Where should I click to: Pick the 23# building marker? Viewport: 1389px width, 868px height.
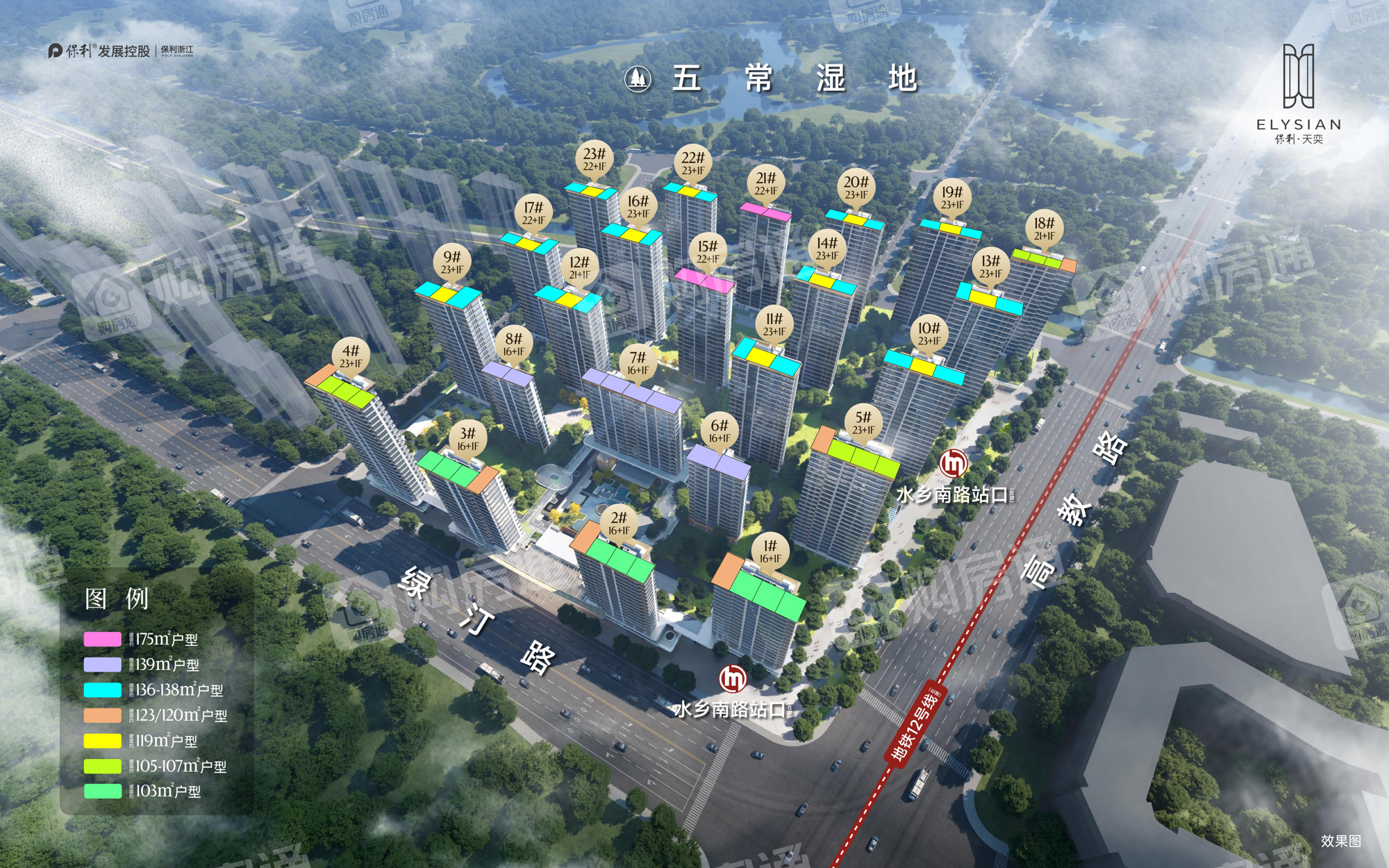coord(594,160)
